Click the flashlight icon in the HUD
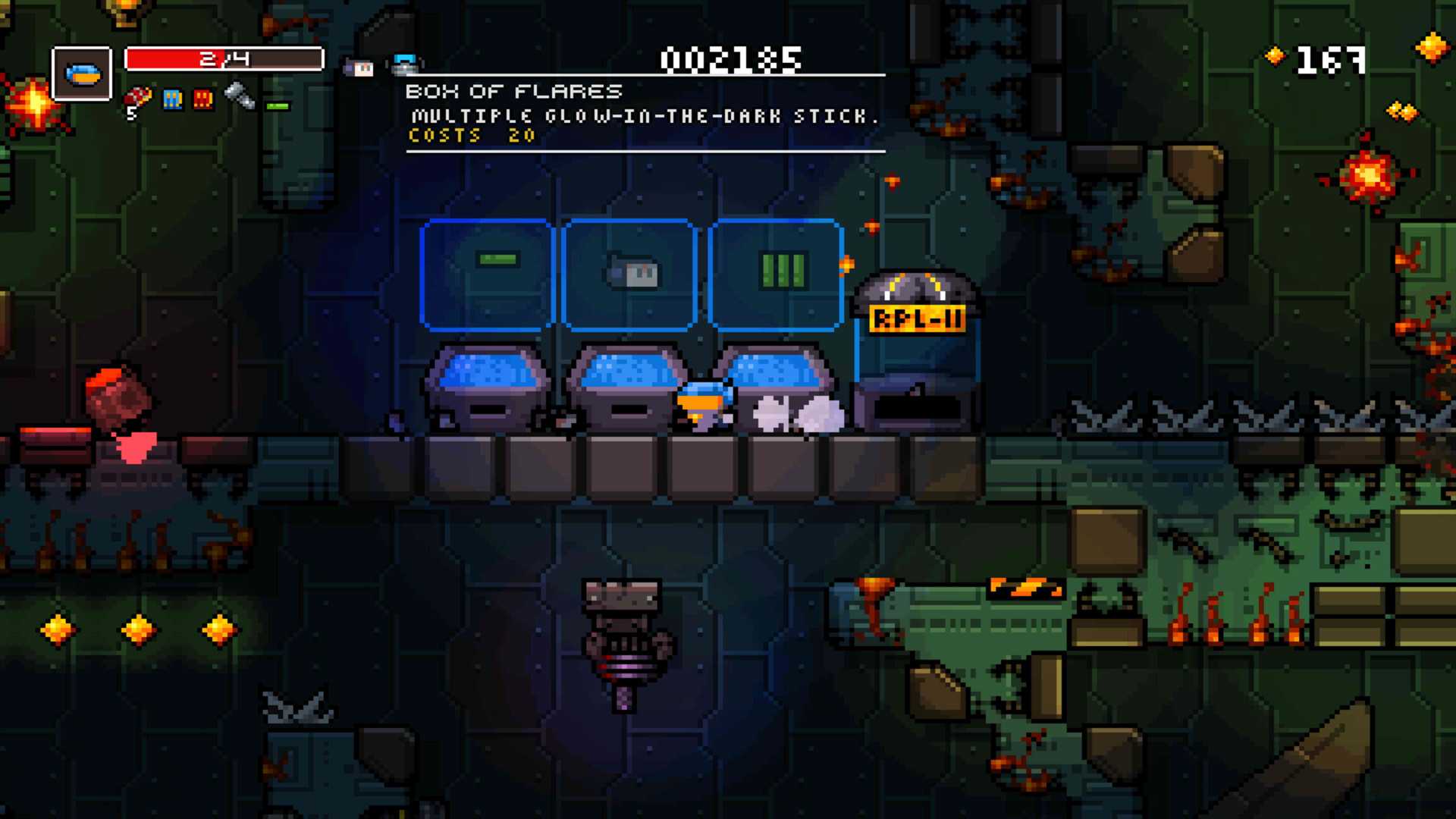 (x=239, y=97)
